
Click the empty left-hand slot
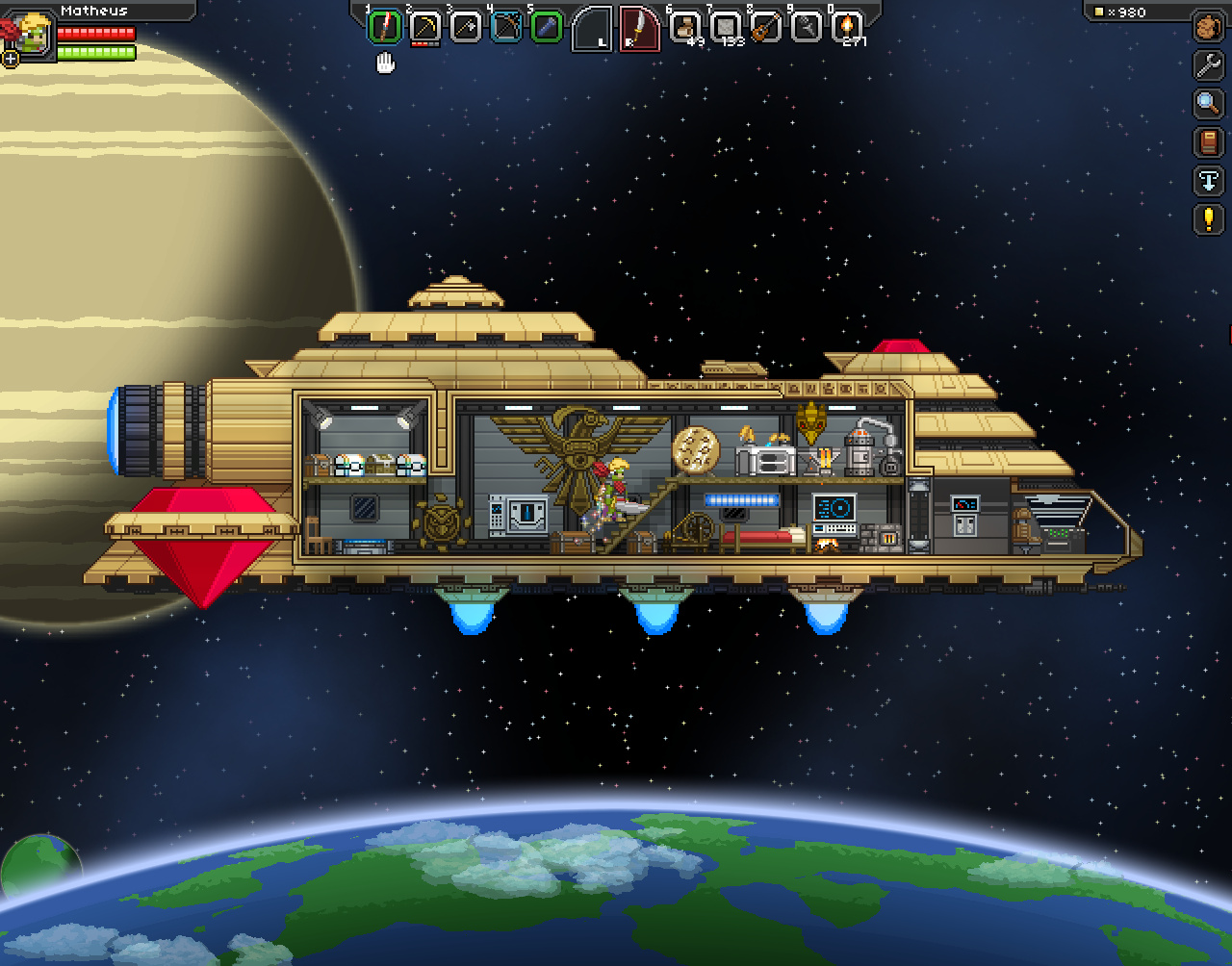click(x=592, y=29)
